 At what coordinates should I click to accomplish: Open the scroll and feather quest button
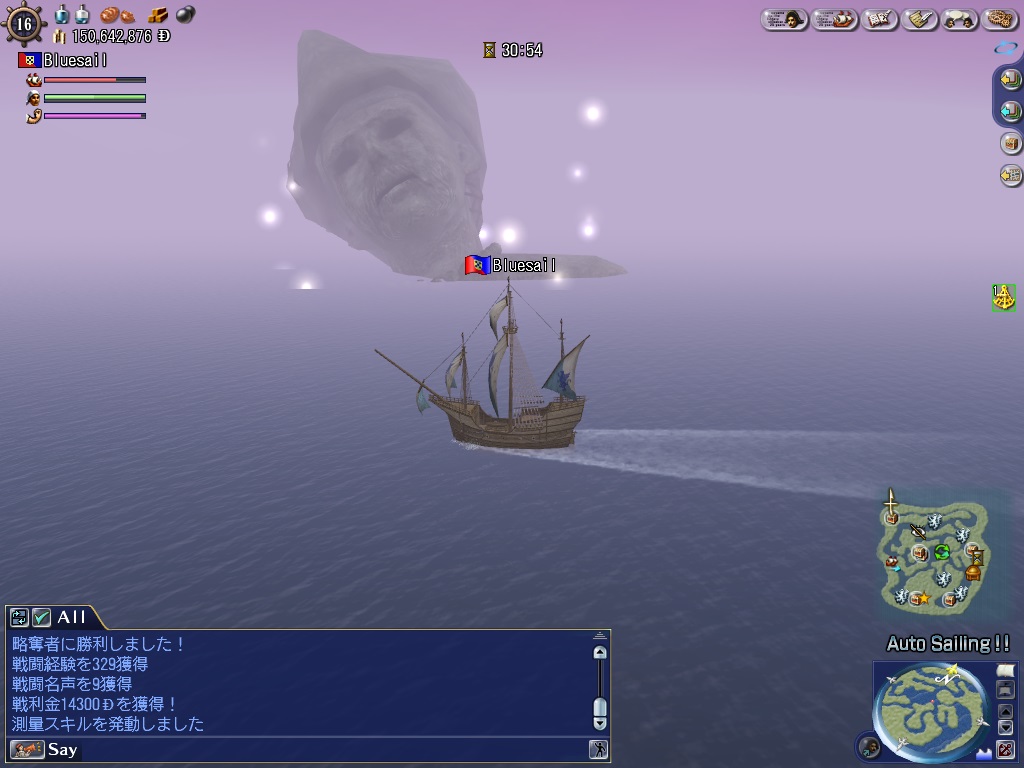(920, 19)
